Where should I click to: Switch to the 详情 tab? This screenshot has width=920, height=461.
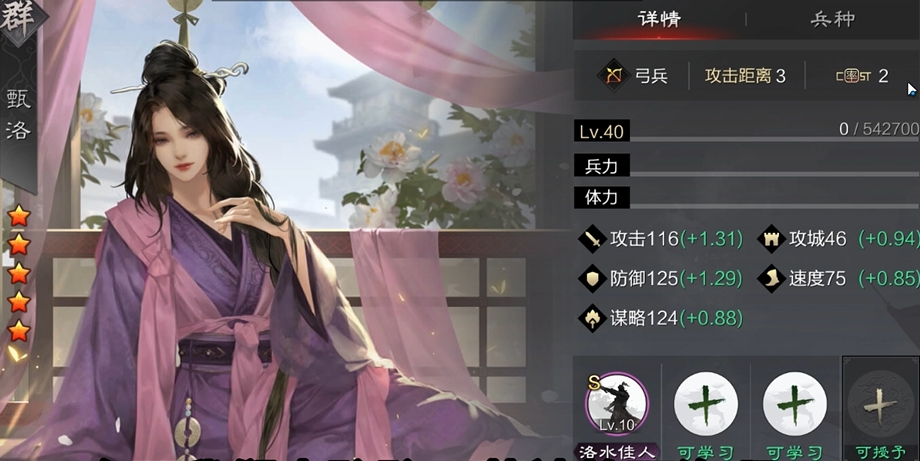click(659, 19)
